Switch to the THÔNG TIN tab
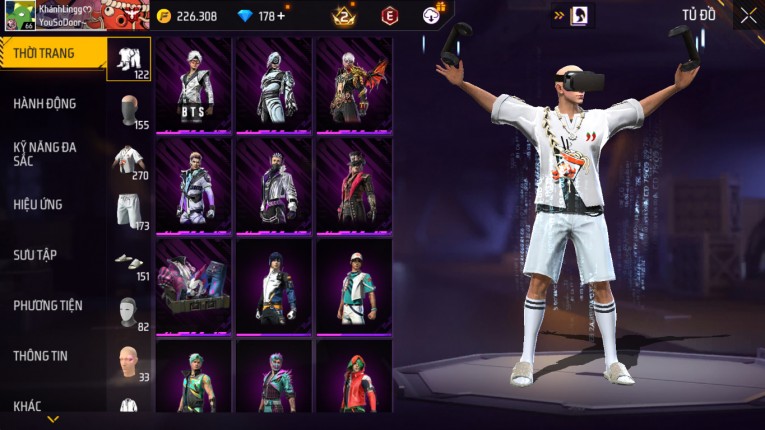Screen dimensions: 765x430 (39, 355)
